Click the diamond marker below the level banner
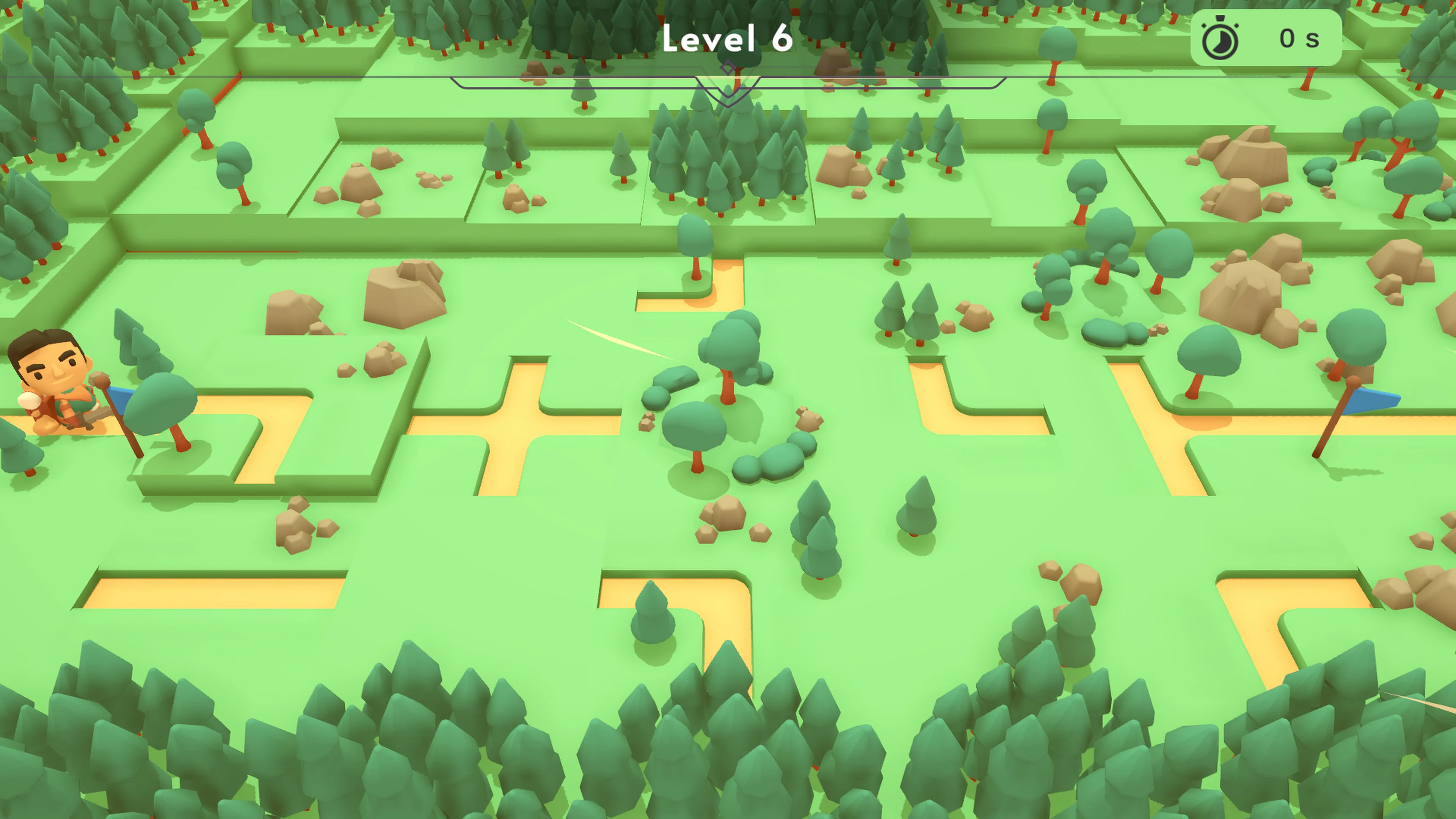1456x819 pixels. coord(728,67)
